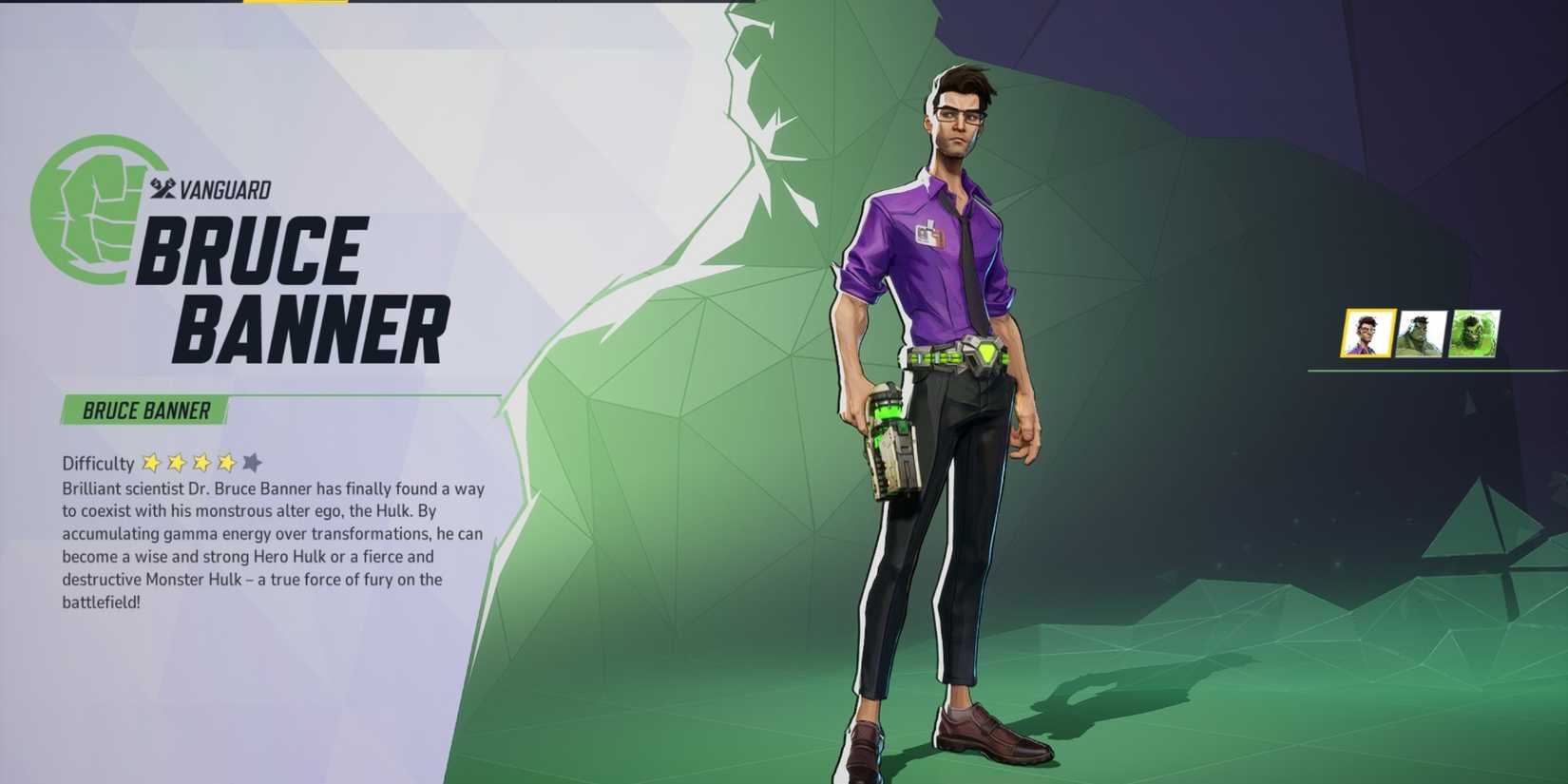Click the fifth unfilled difficulty star
The height and width of the screenshot is (784, 1568).
click(x=250, y=463)
